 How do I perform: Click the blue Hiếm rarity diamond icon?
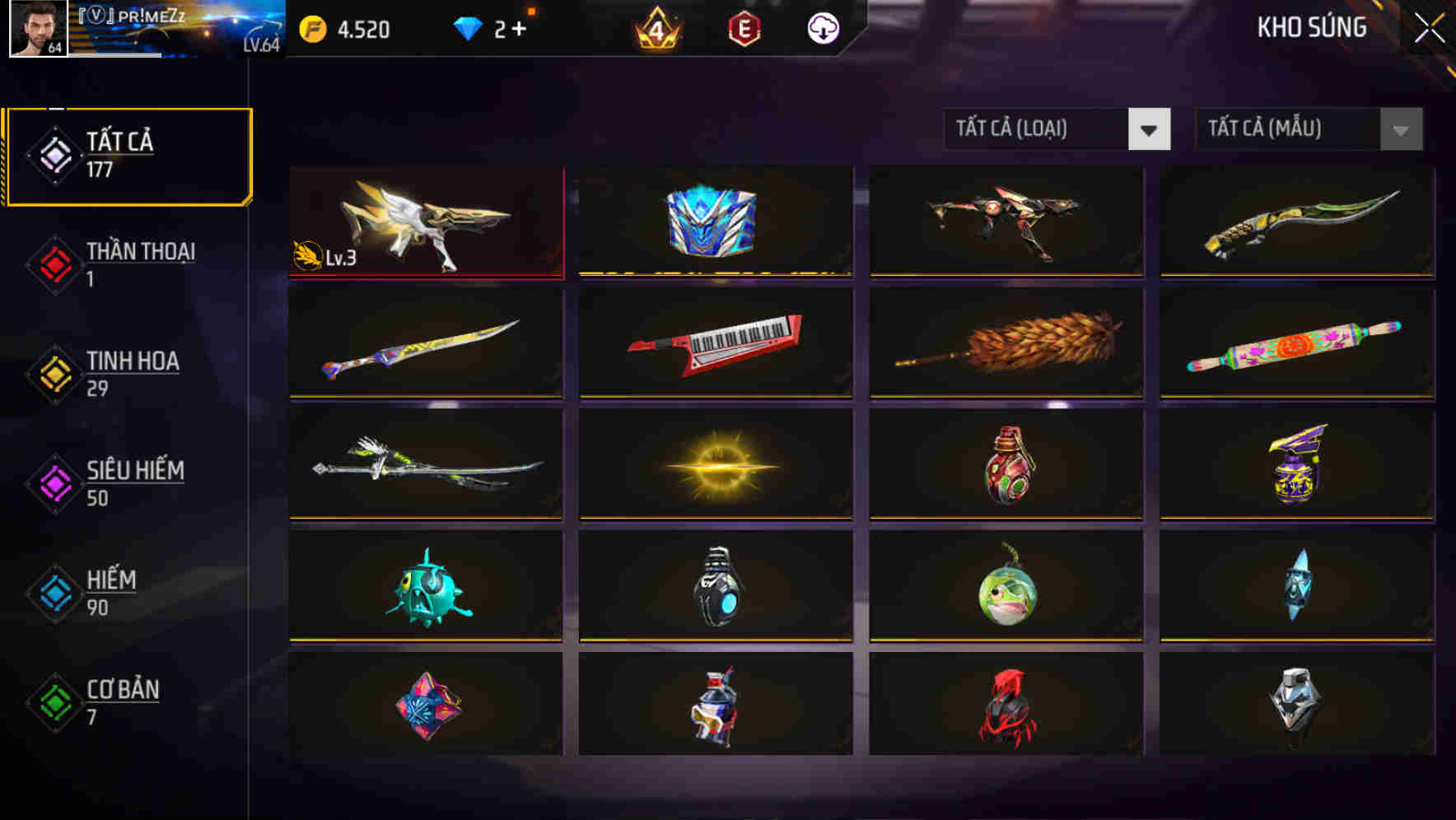[x=52, y=590]
